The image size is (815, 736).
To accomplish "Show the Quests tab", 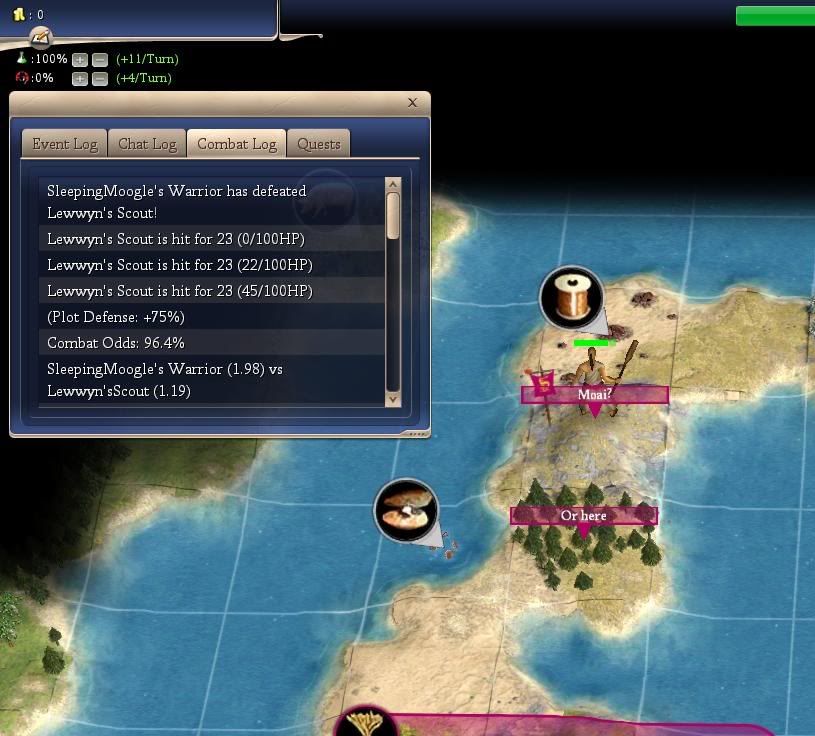I will click(x=319, y=144).
